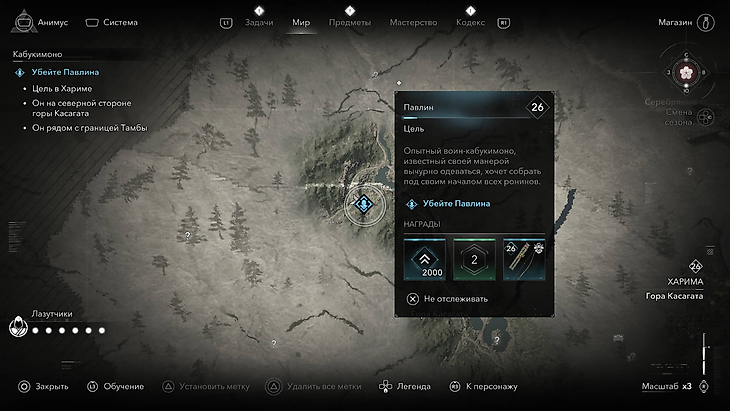The image size is (730, 411).
Task: Open the Анимус menu
Action: coord(44,22)
